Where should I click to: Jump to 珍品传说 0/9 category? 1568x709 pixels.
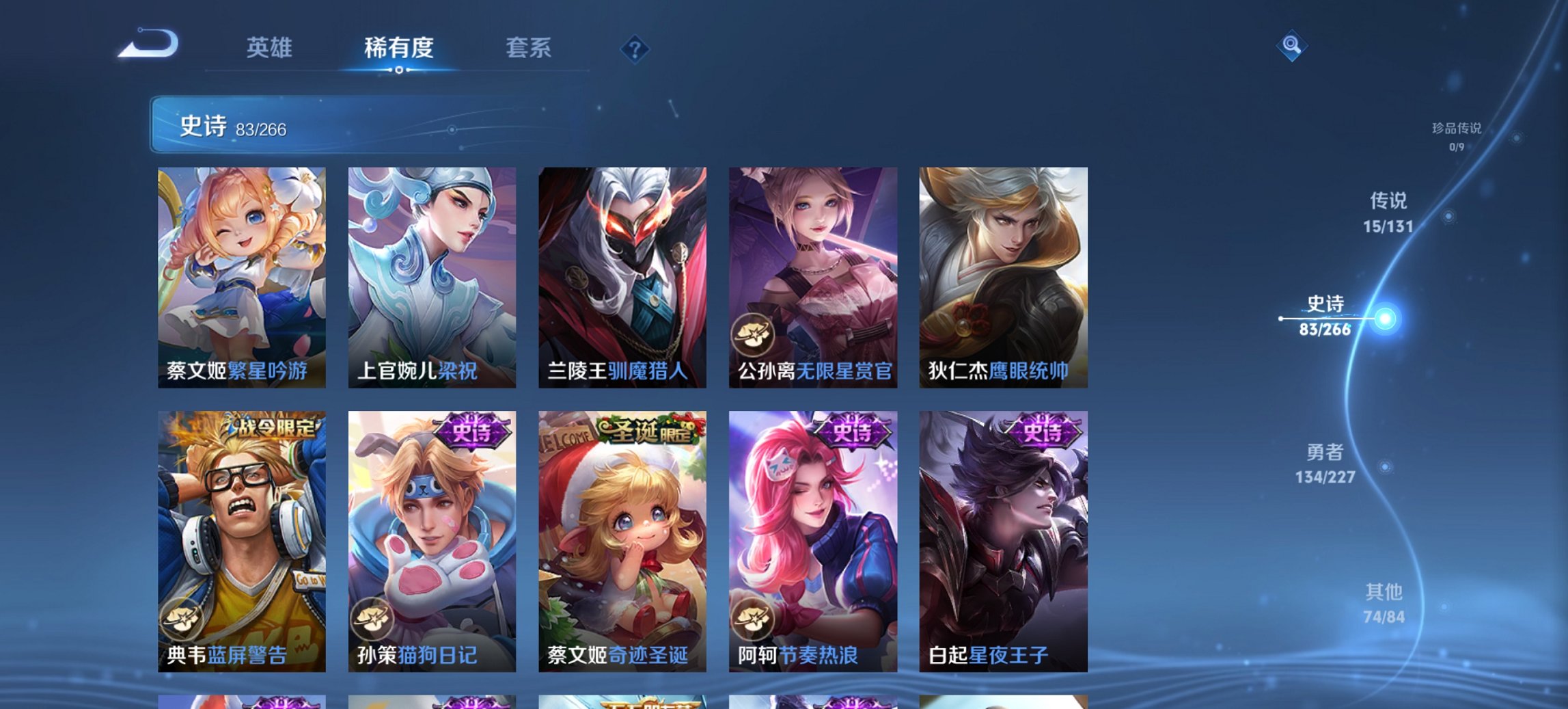tap(1457, 135)
